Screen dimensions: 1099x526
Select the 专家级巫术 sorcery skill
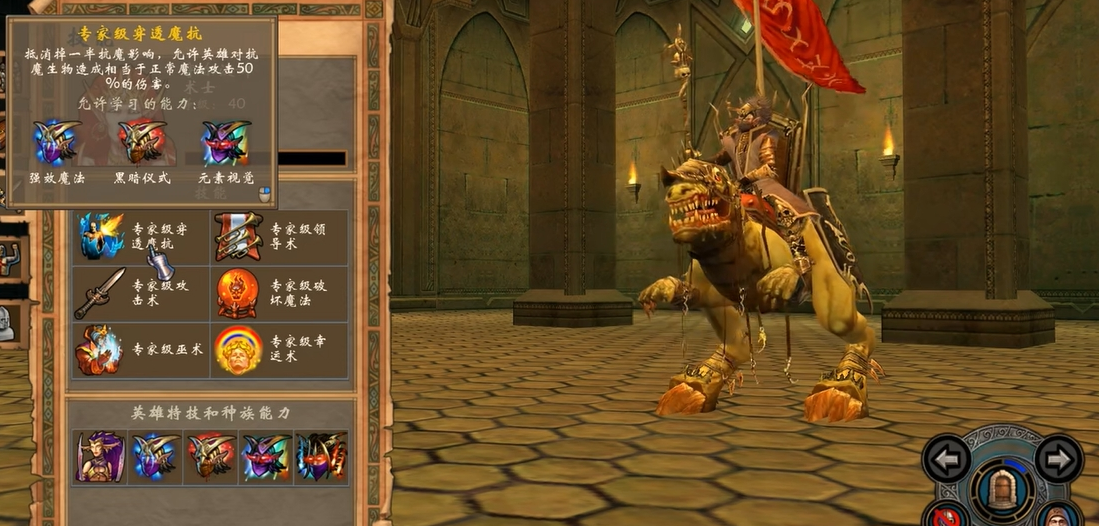pos(100,350)
